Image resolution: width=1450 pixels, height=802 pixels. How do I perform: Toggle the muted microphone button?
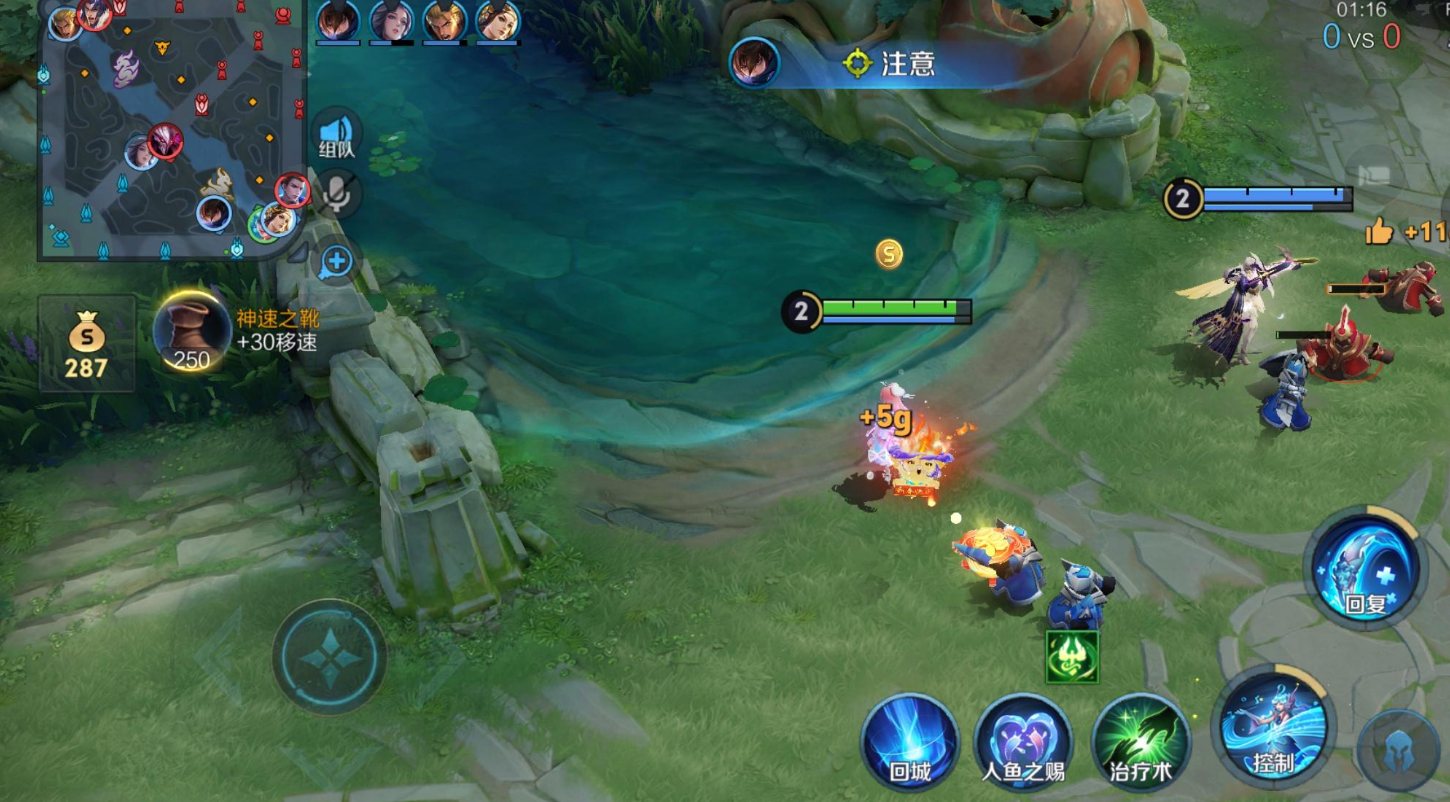pyautogui.click(x=338, y=194)
